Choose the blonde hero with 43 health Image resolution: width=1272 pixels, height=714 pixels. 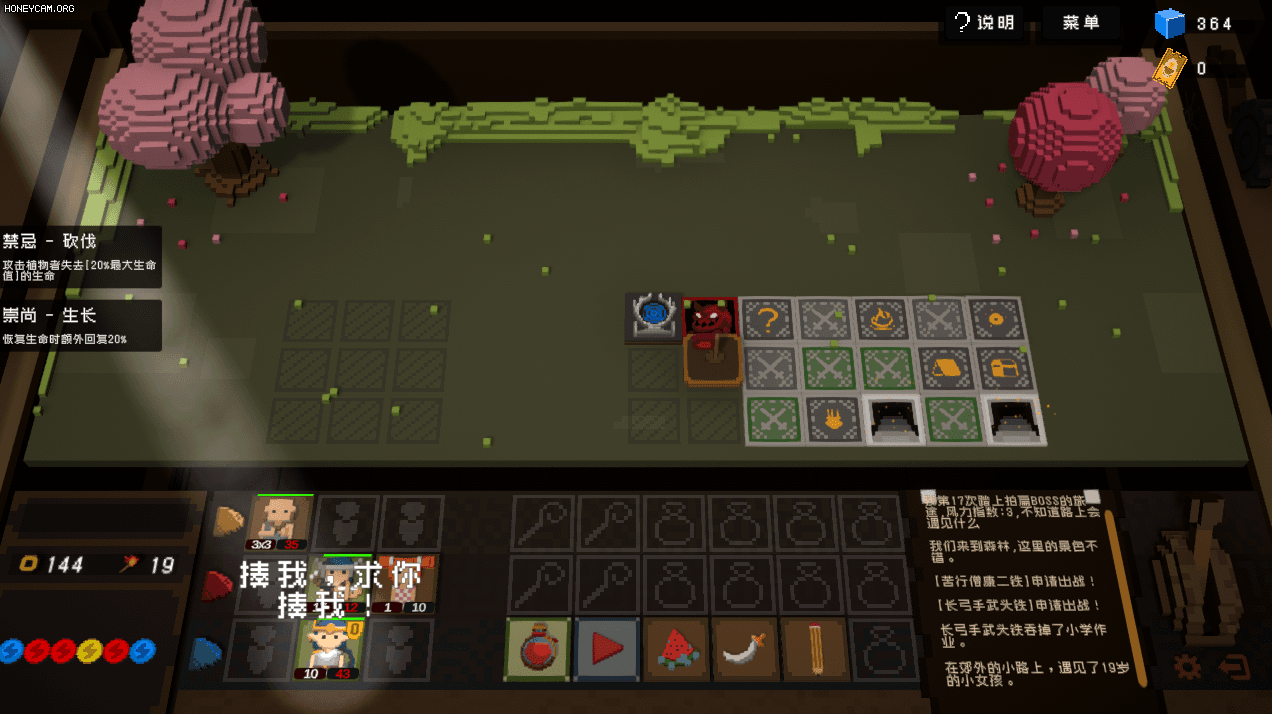[327, 648]
